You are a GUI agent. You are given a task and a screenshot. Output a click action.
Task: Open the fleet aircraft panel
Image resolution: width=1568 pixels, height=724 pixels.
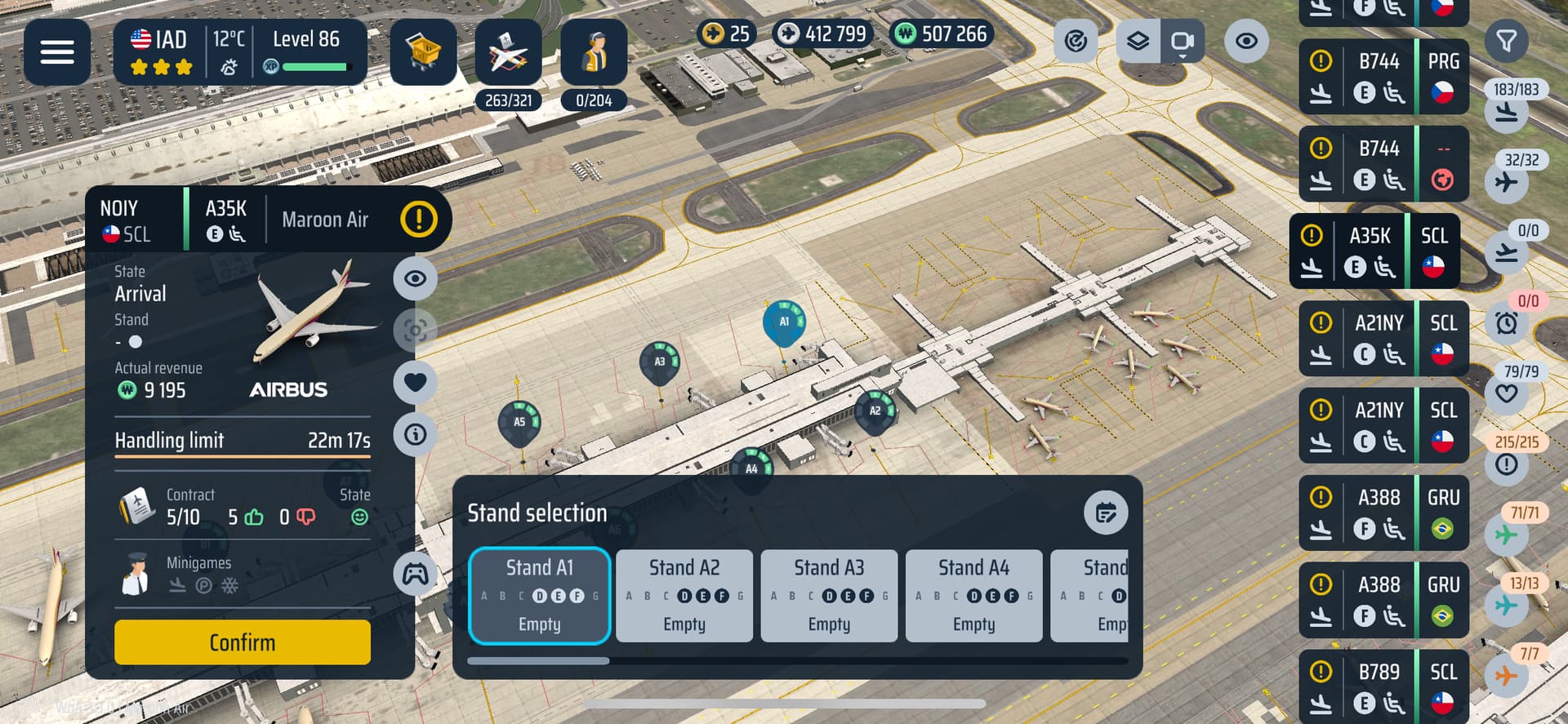pyautogui.click(x=508, y=52)
